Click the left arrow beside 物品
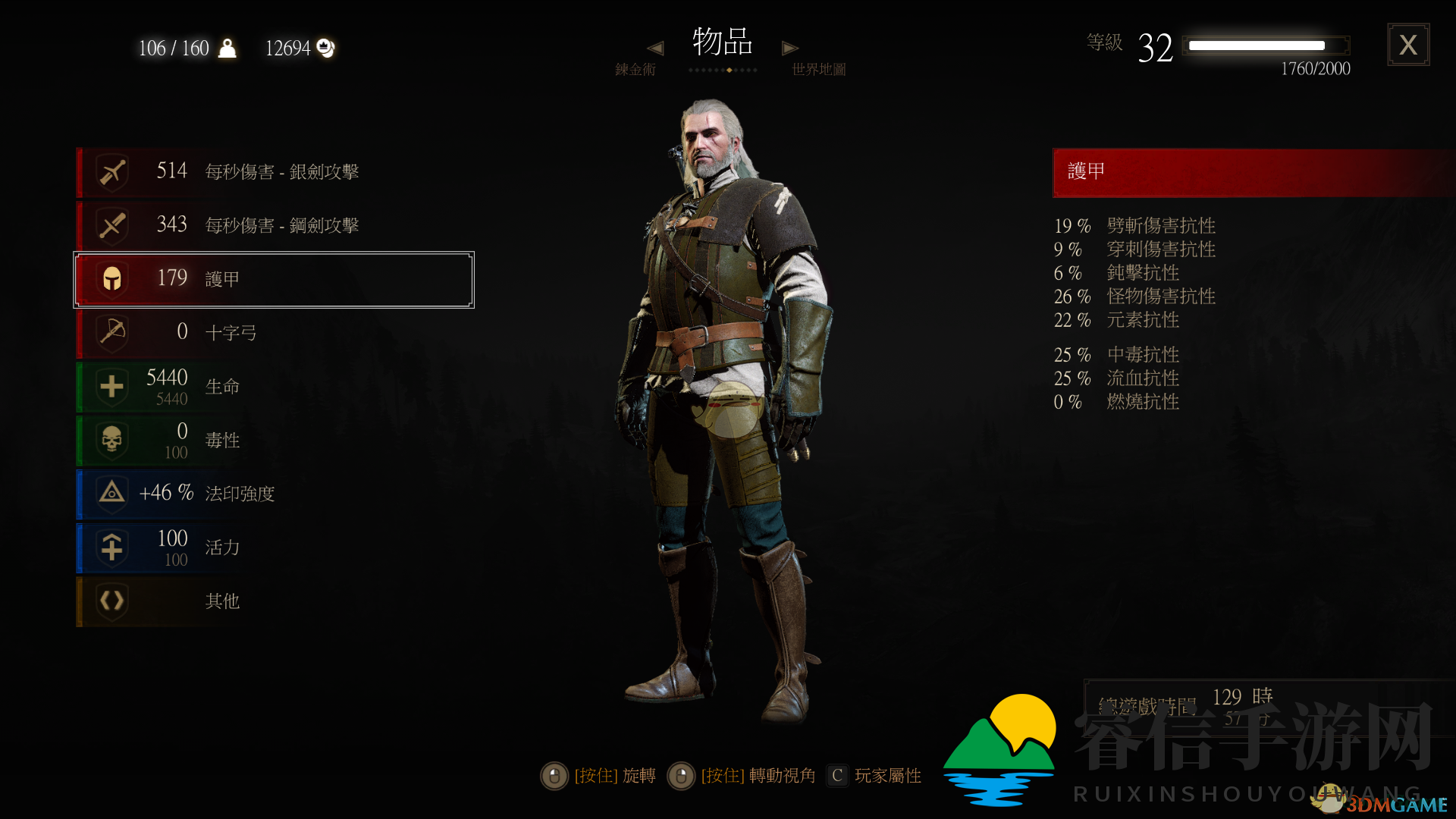 655,48
